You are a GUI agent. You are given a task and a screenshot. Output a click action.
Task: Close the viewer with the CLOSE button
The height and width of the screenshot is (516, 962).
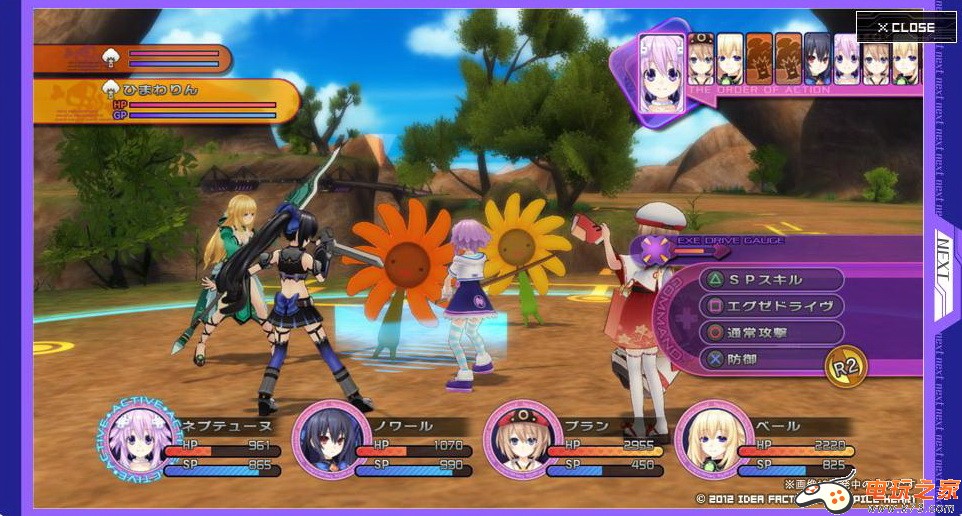pyautogui.click(x=905, y=27)
